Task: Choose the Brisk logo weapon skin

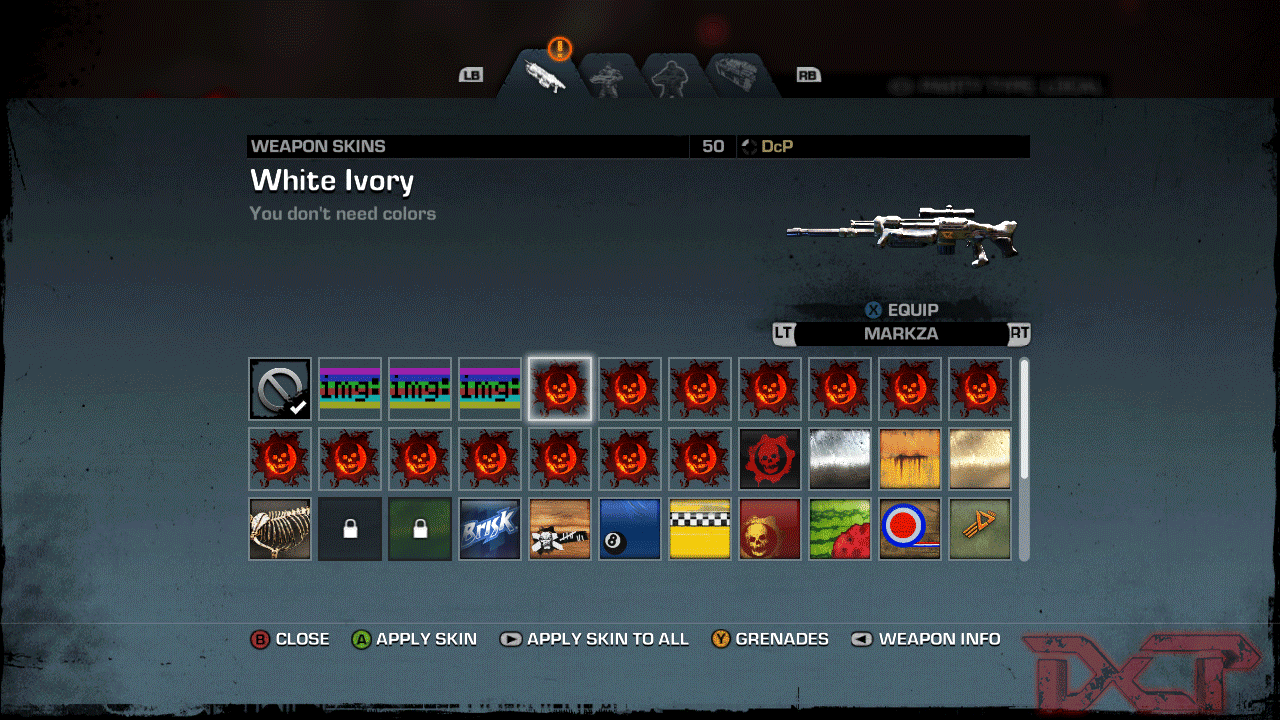Action: tap(490, 529)
